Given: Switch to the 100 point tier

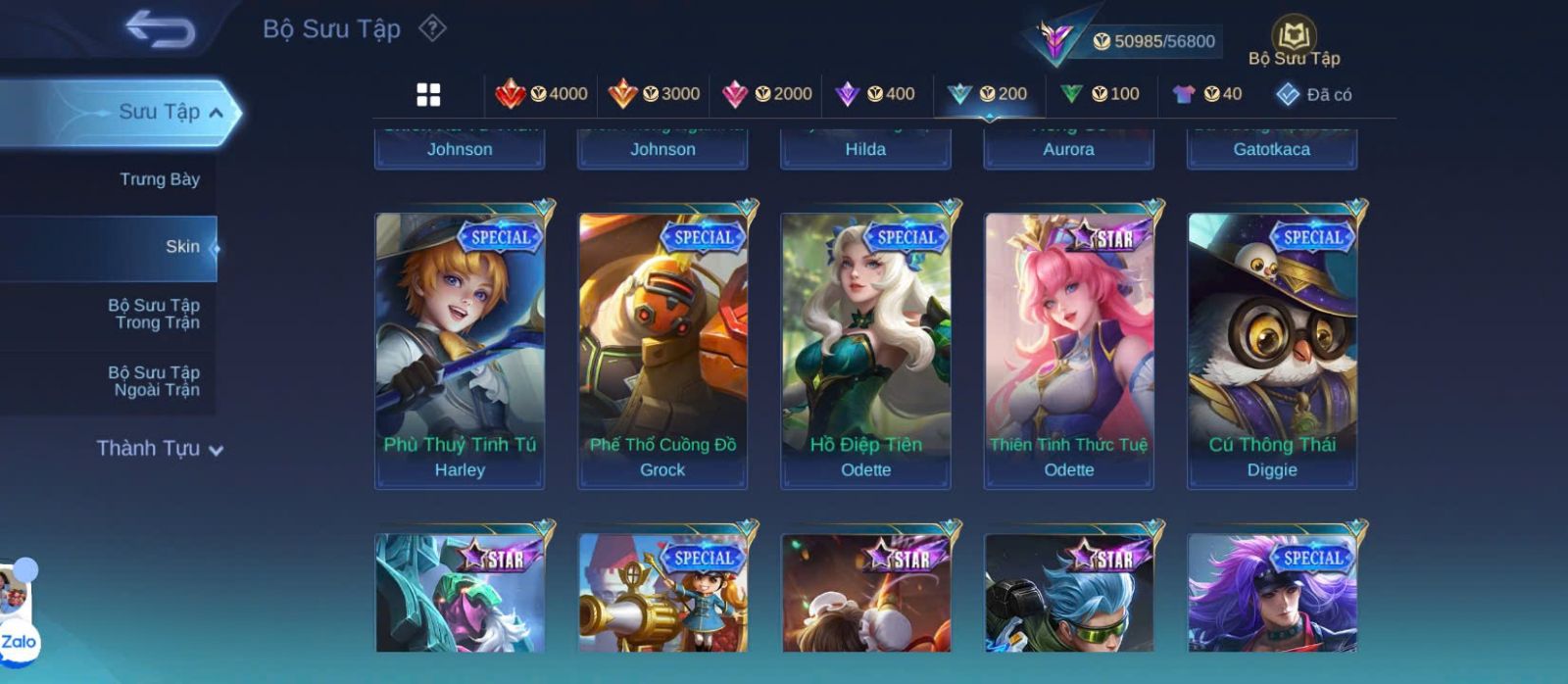Looking at the screenshot, I should pyautogui.click(x=1100, y=94).
